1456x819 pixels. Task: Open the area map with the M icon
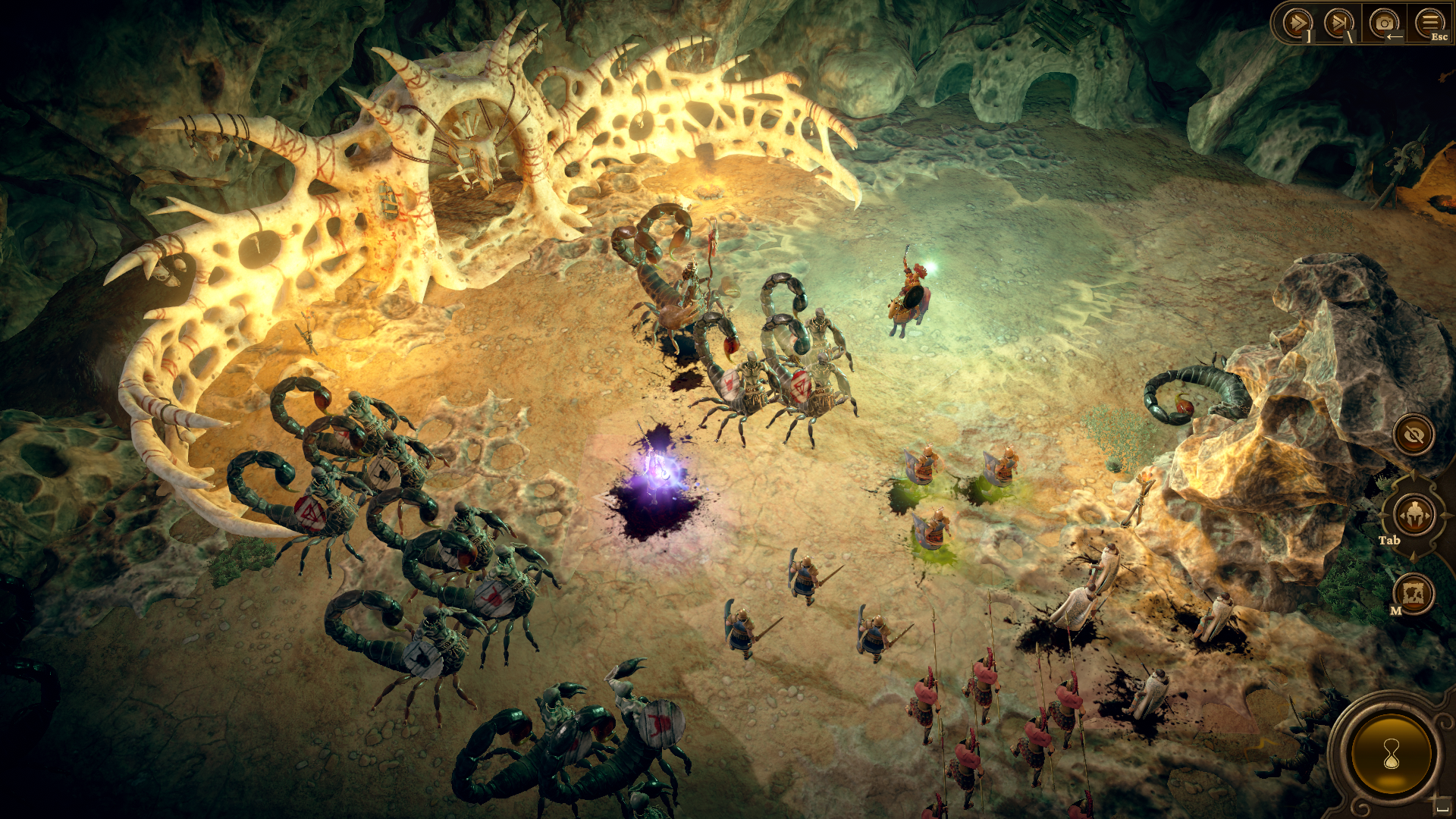pyautogui.click(x=1414, y=592)
